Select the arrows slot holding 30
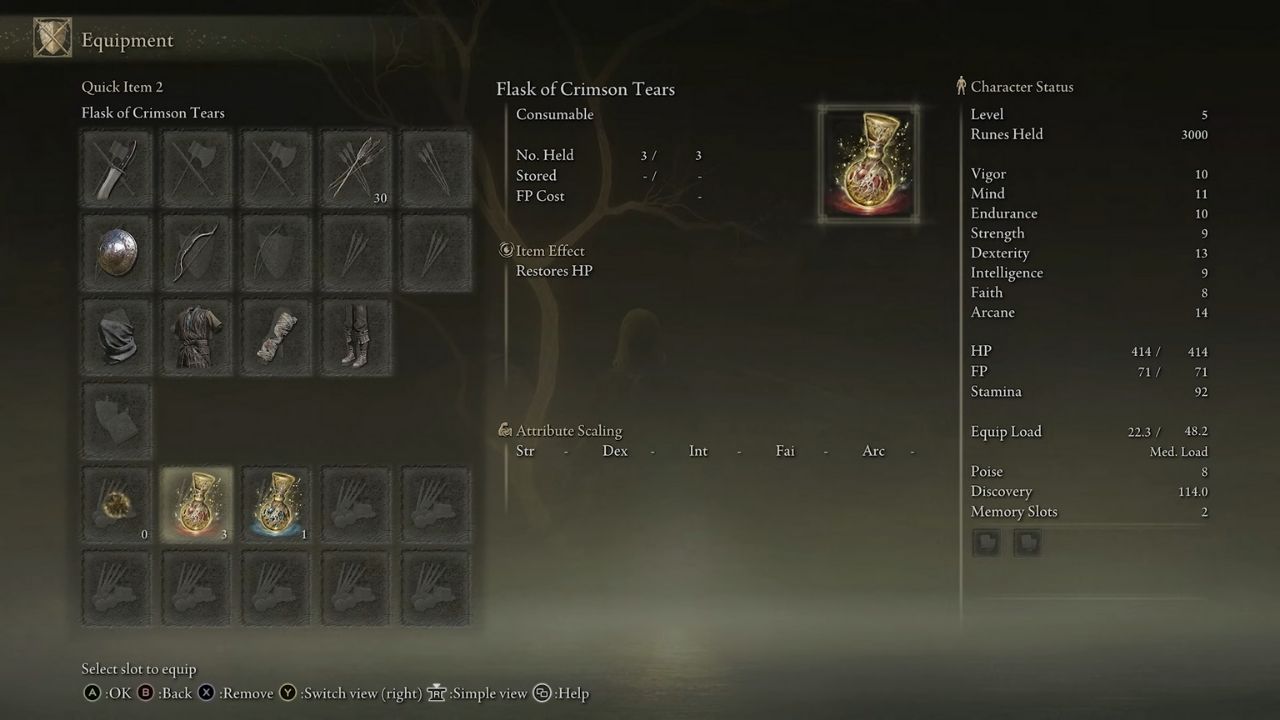Image resolution: width=1280 pixels, height=720 pixels. click(x=356, y=168)
